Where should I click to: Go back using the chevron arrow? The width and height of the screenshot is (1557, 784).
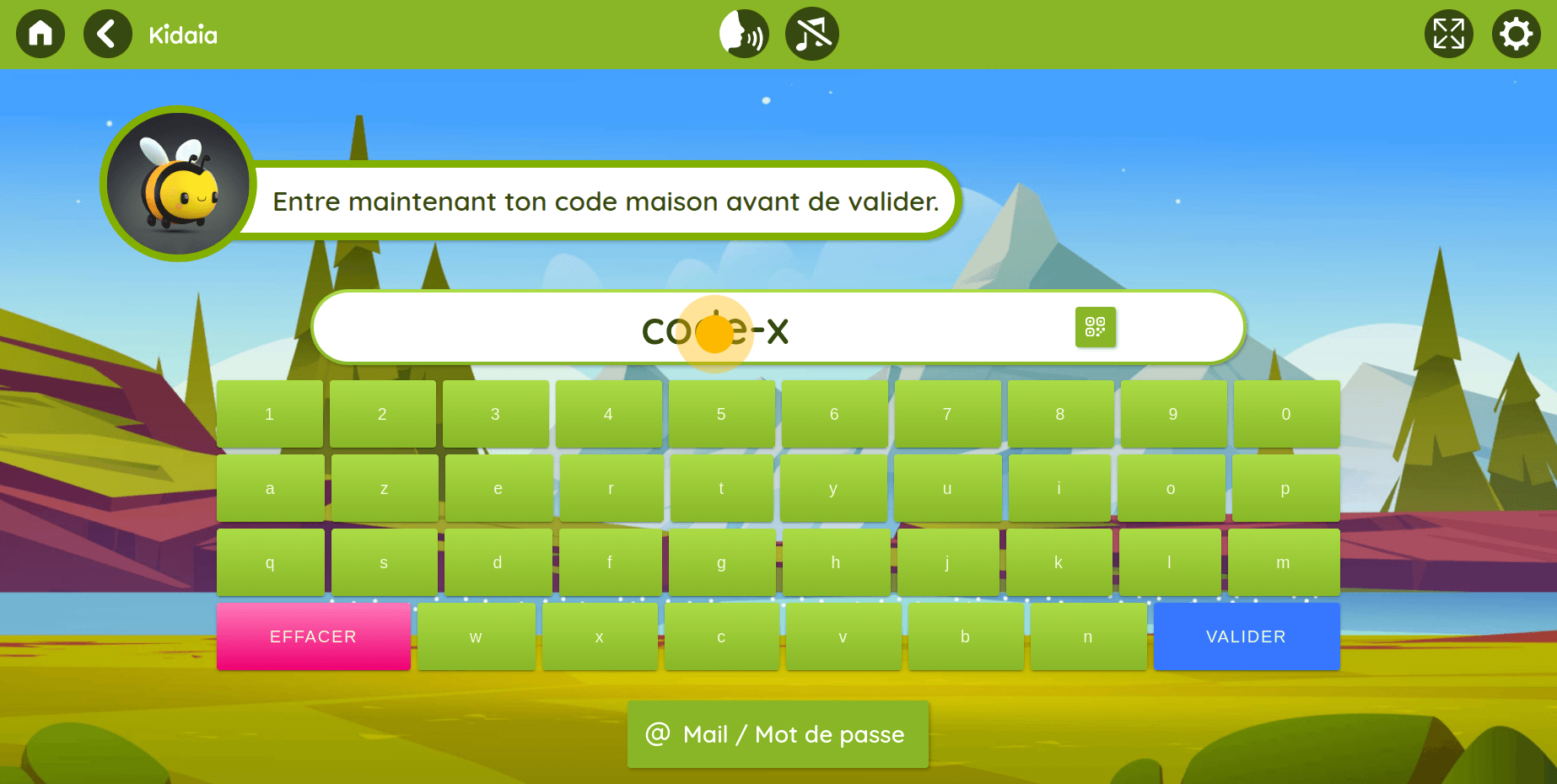(x=107, y=34)
